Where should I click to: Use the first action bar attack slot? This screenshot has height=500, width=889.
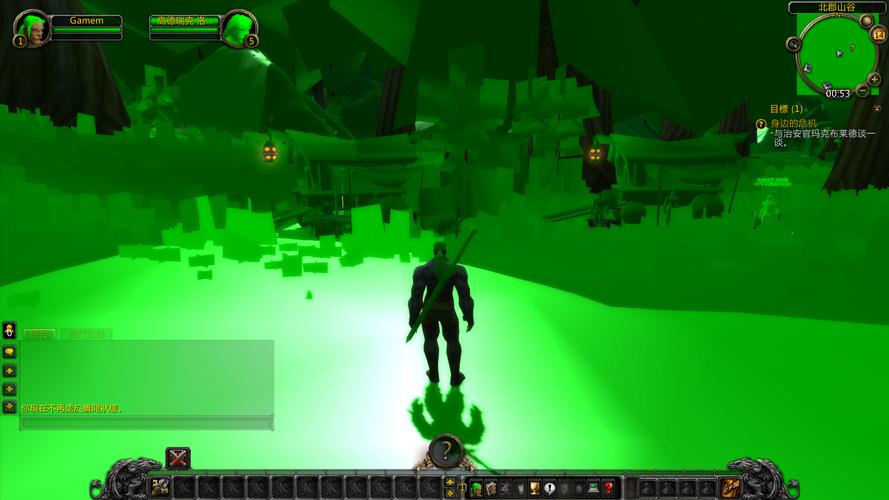tap(160, 487)
